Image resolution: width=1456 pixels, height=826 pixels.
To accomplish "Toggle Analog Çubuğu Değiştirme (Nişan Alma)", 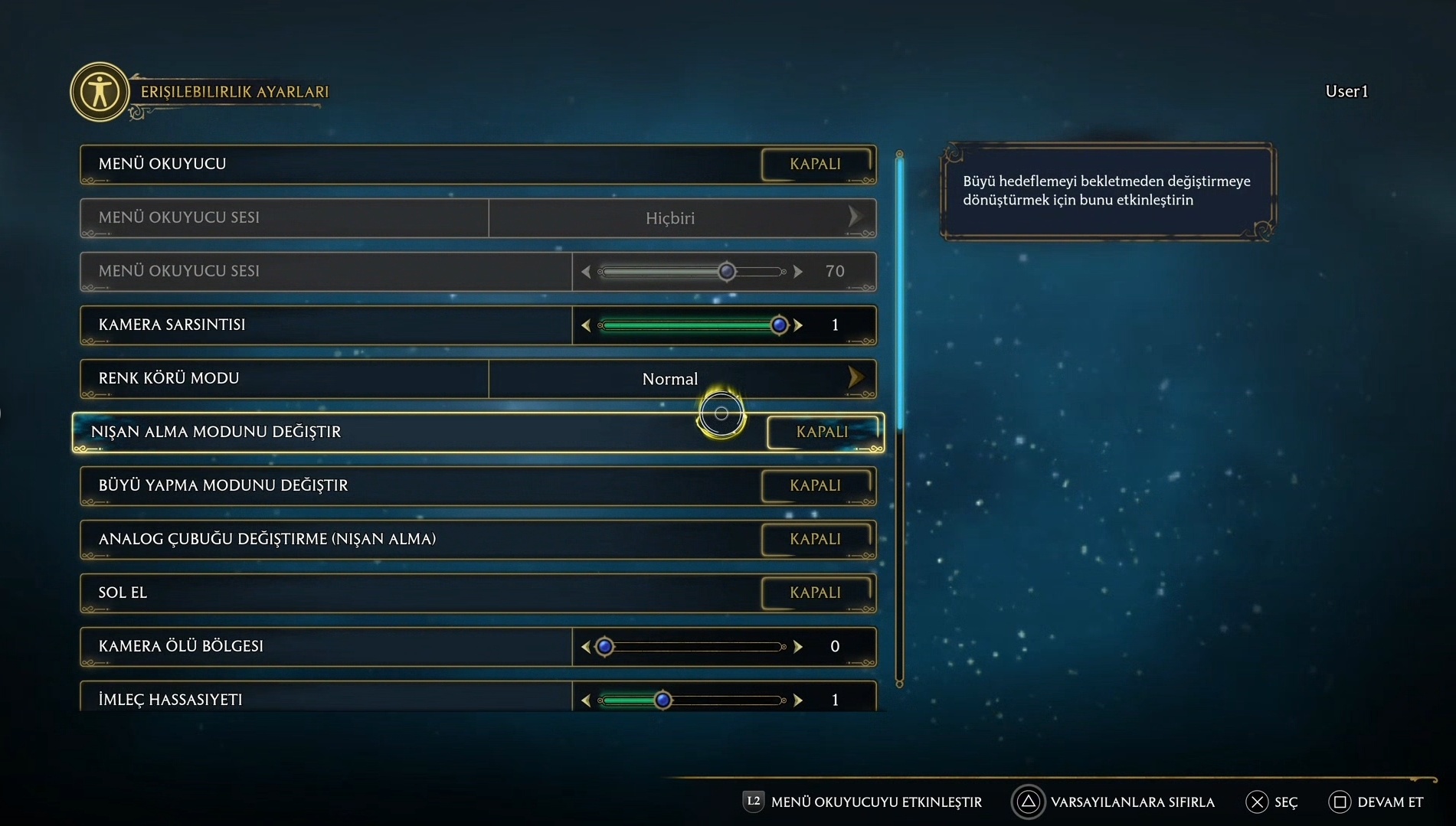I will (816, 539).
